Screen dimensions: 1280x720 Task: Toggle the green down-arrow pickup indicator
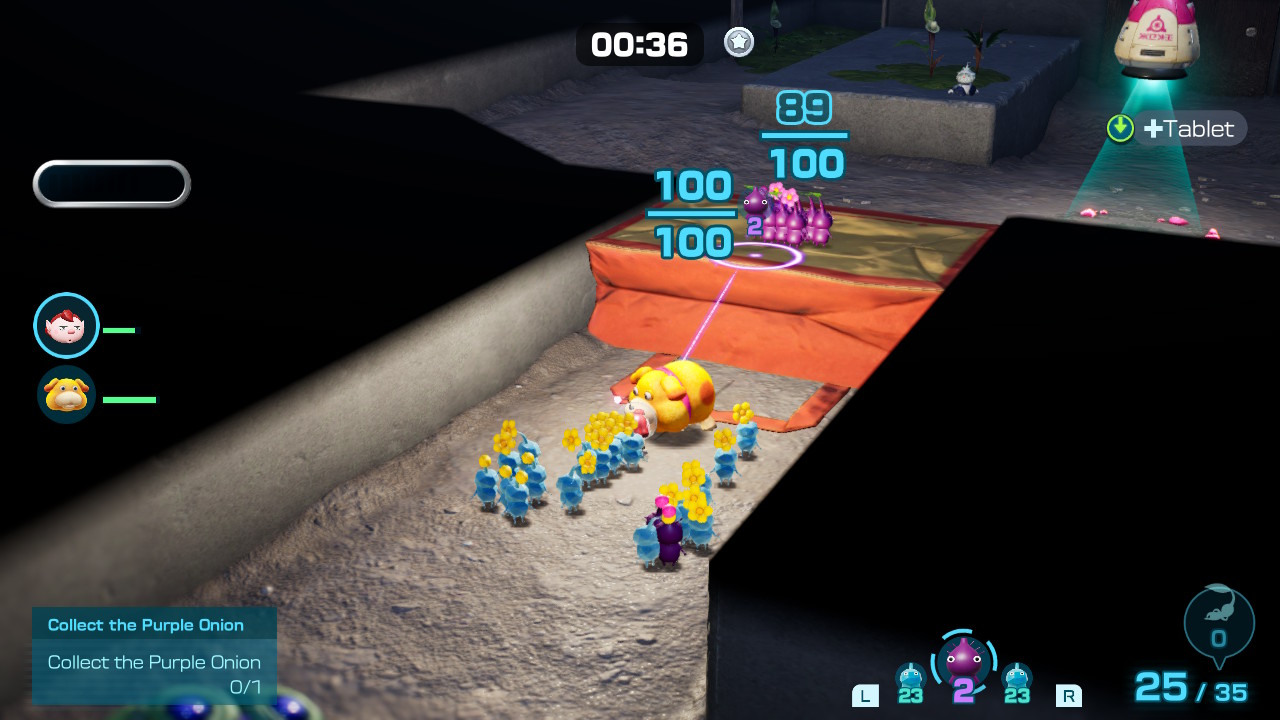click(1120, 128)
